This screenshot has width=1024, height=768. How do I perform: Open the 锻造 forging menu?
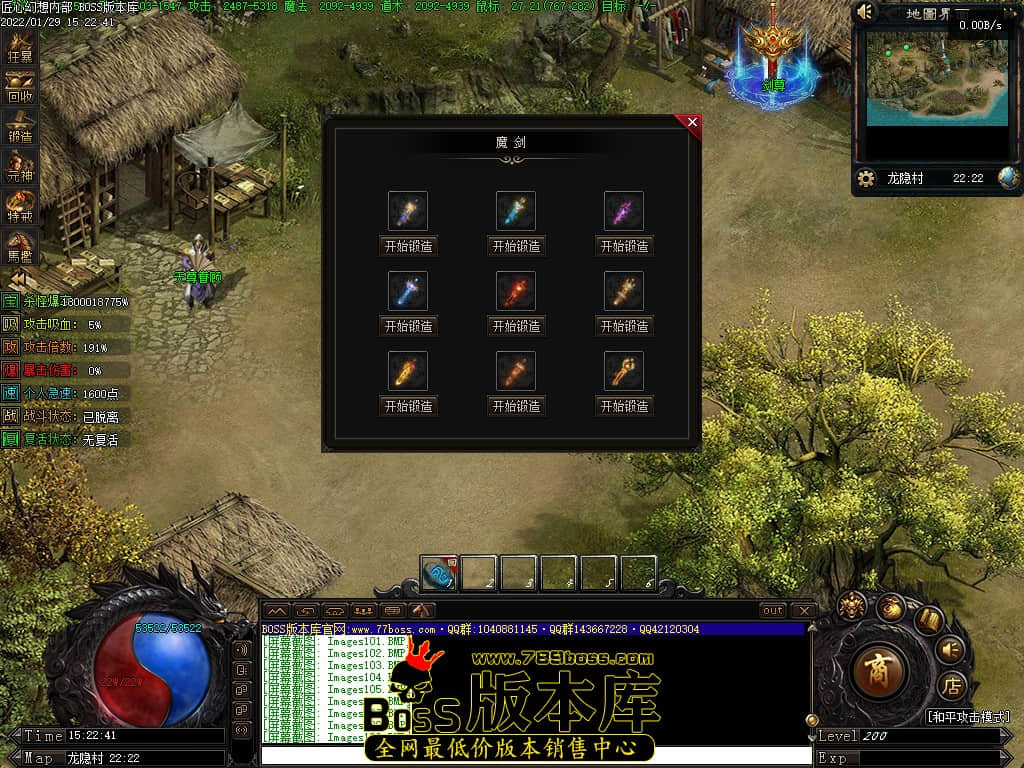coord(20,129)
